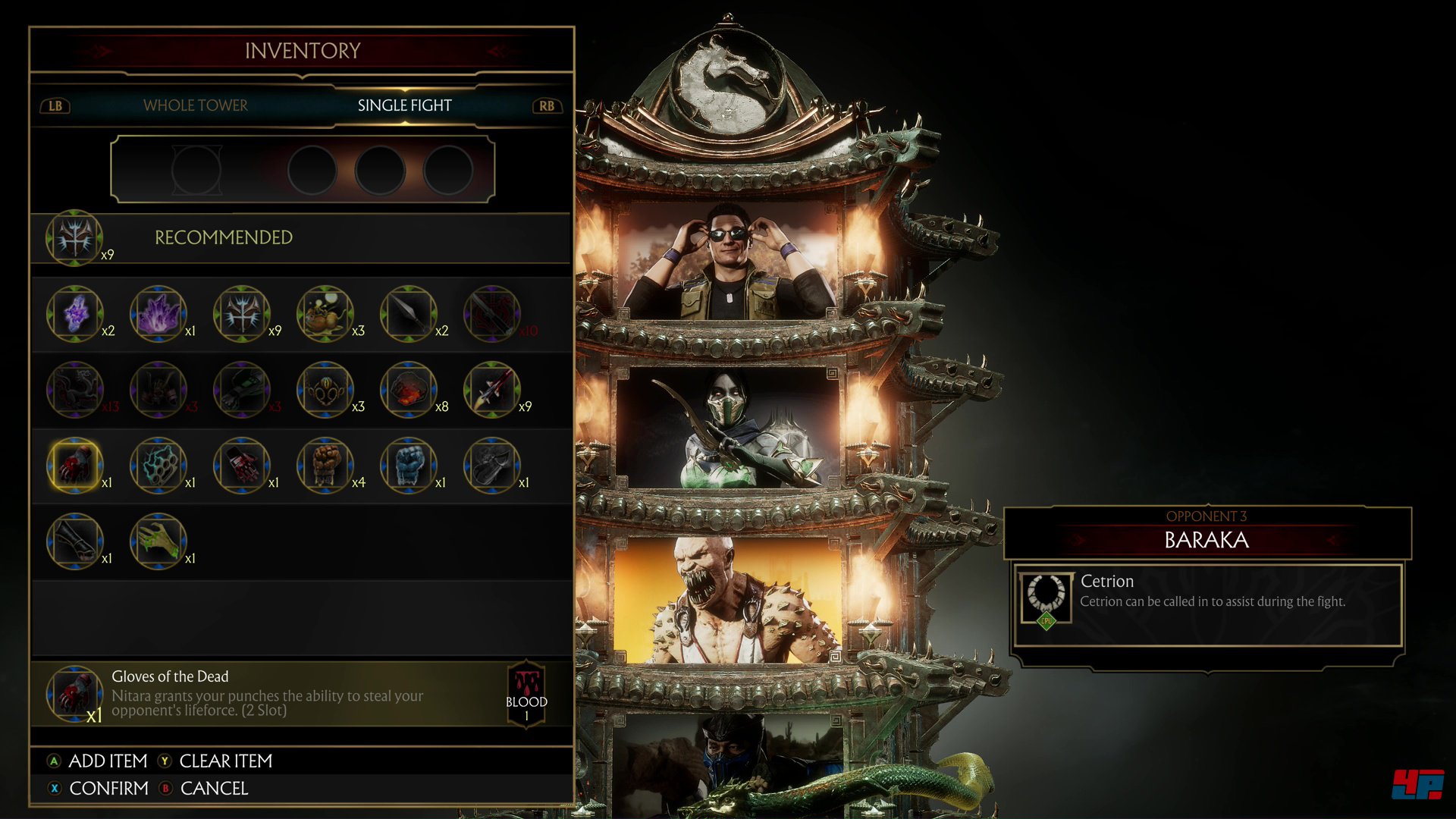Select the Single Fight tab
1456x819 pixels.
(404, 105)
